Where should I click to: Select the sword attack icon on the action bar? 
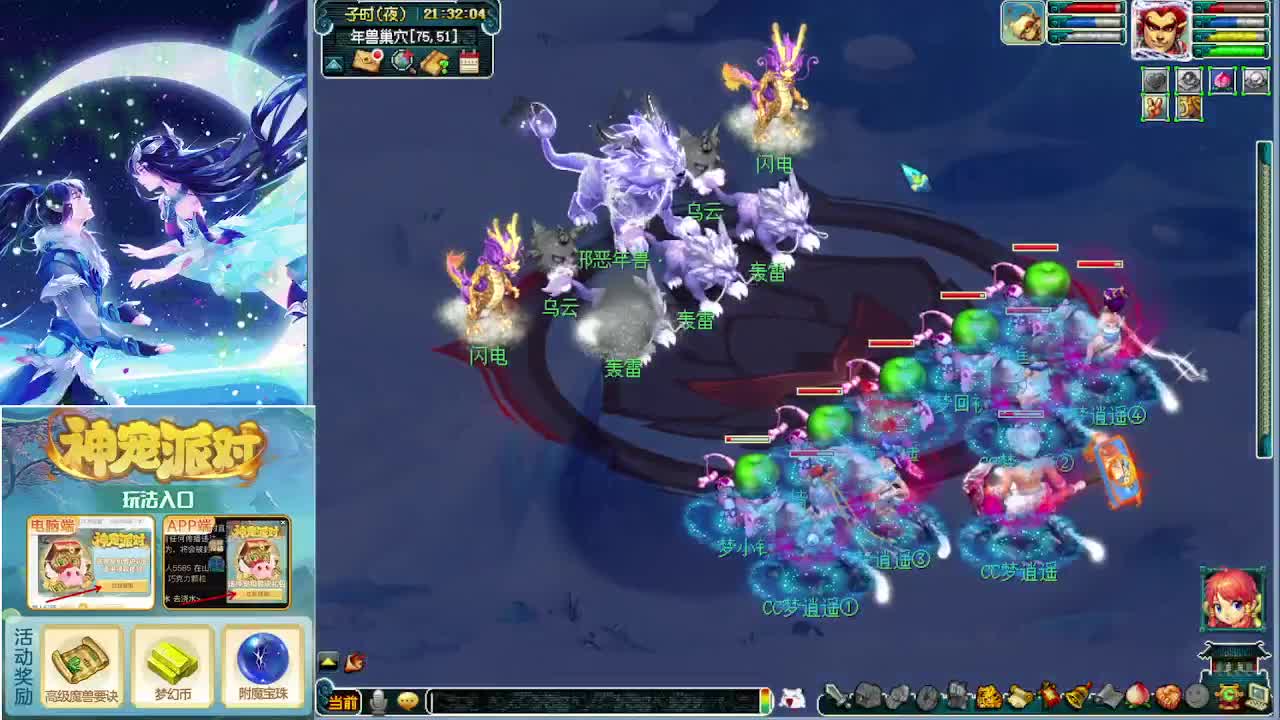tap(837, 695)
